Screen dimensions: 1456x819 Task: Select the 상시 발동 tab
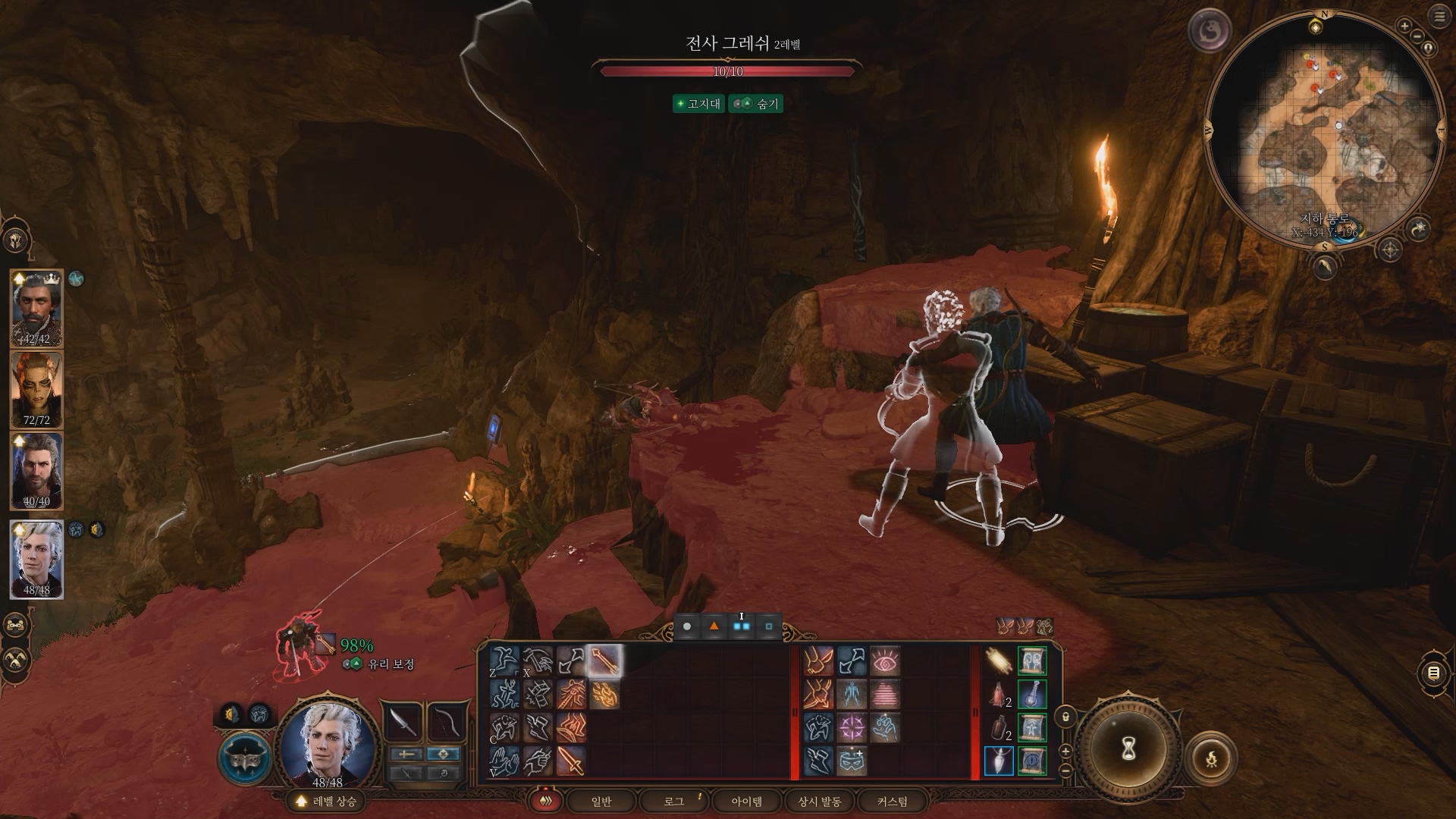pos(820,801)
